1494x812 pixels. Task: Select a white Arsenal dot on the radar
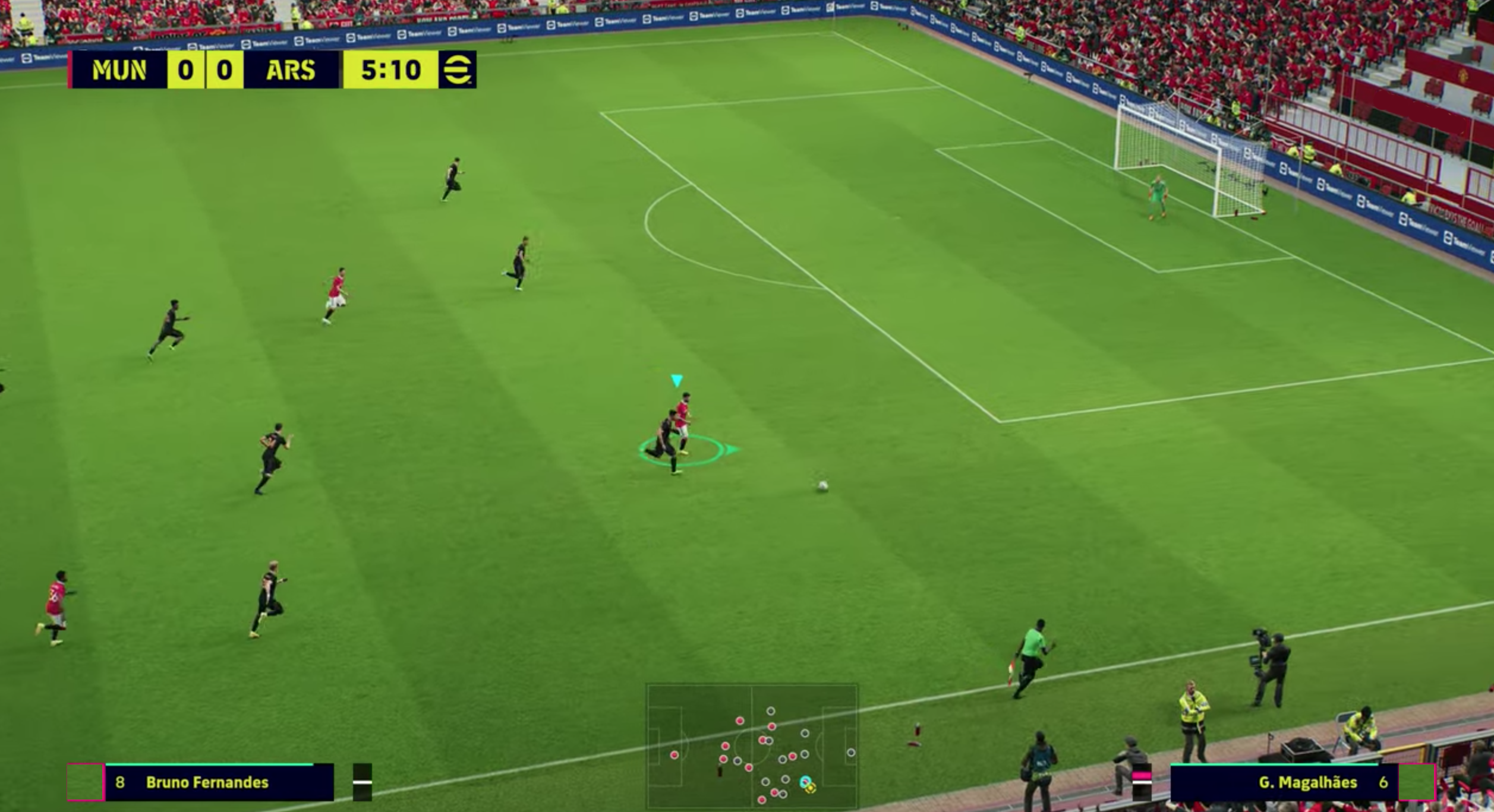(x=771, y=712)
